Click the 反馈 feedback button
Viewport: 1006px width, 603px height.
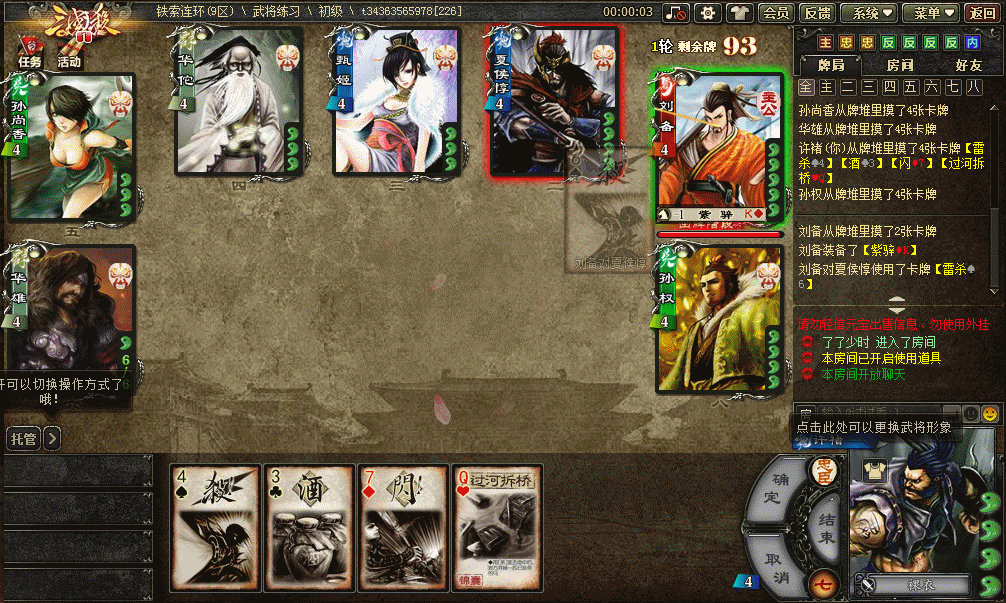pos(817,13)
